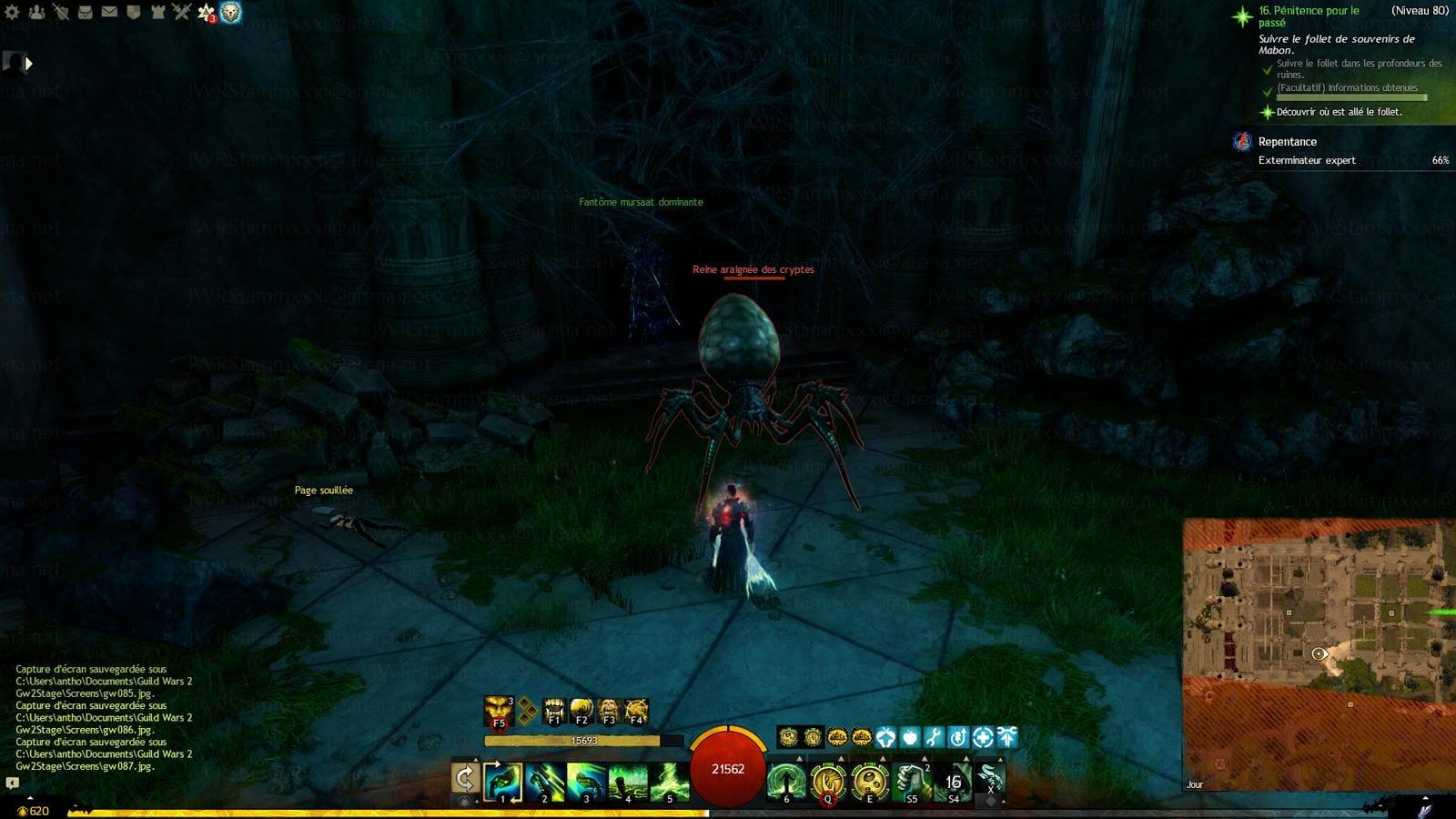Open the Black Lion lion-head store icon
Screen dimensions: 1456x819
pyautogui.click(x=231, y=12)
